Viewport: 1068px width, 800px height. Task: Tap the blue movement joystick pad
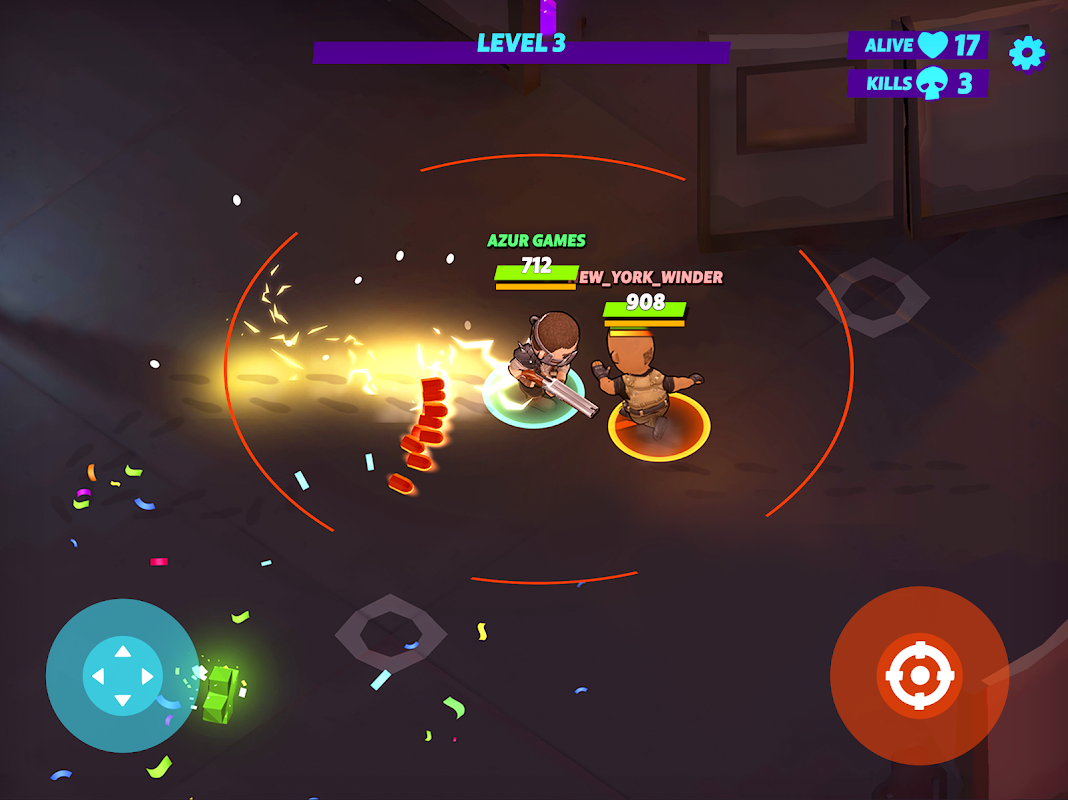pyautogui.click(x=122, y=676)
